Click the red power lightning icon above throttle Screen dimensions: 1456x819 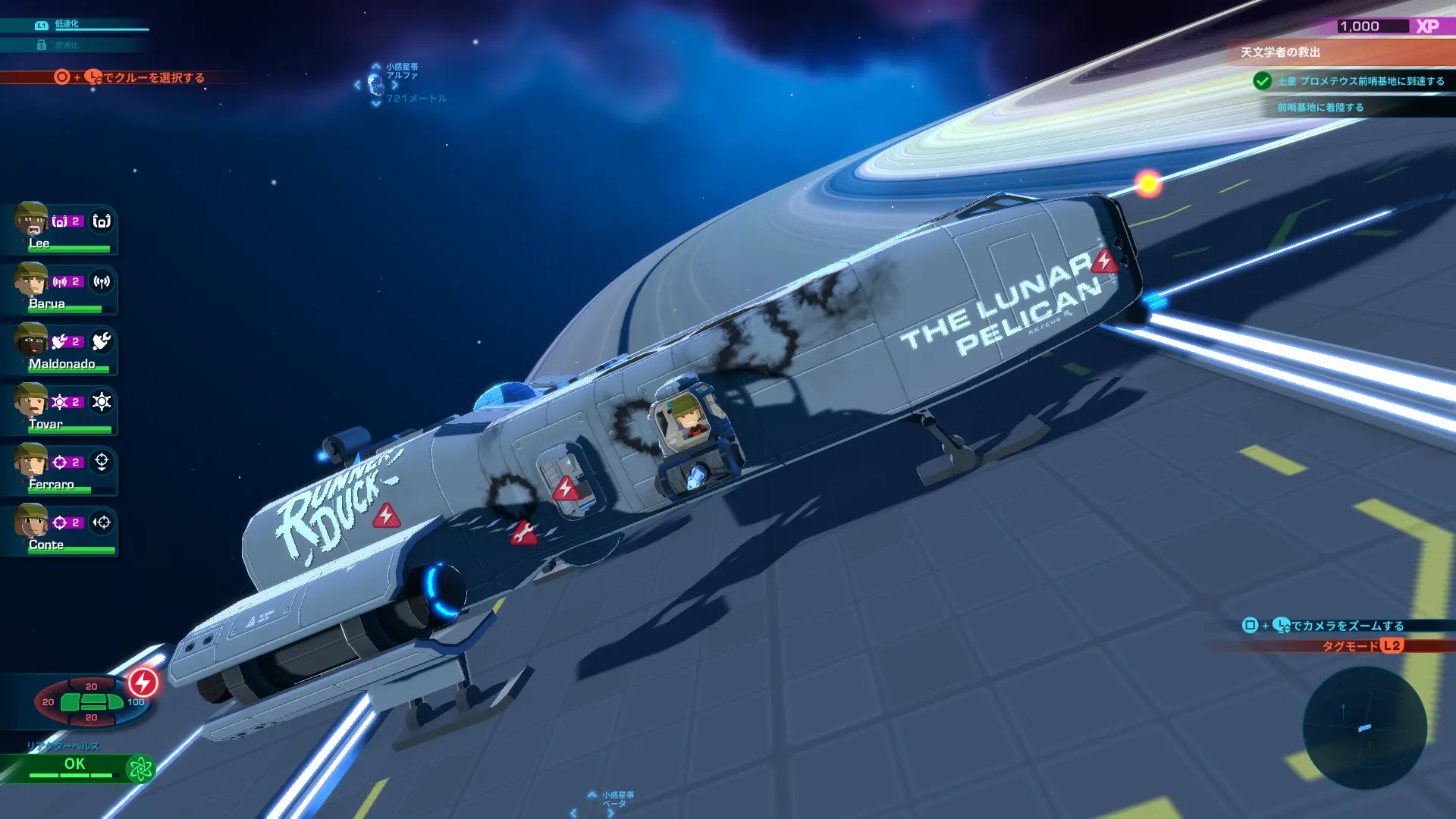pos(141,682)
